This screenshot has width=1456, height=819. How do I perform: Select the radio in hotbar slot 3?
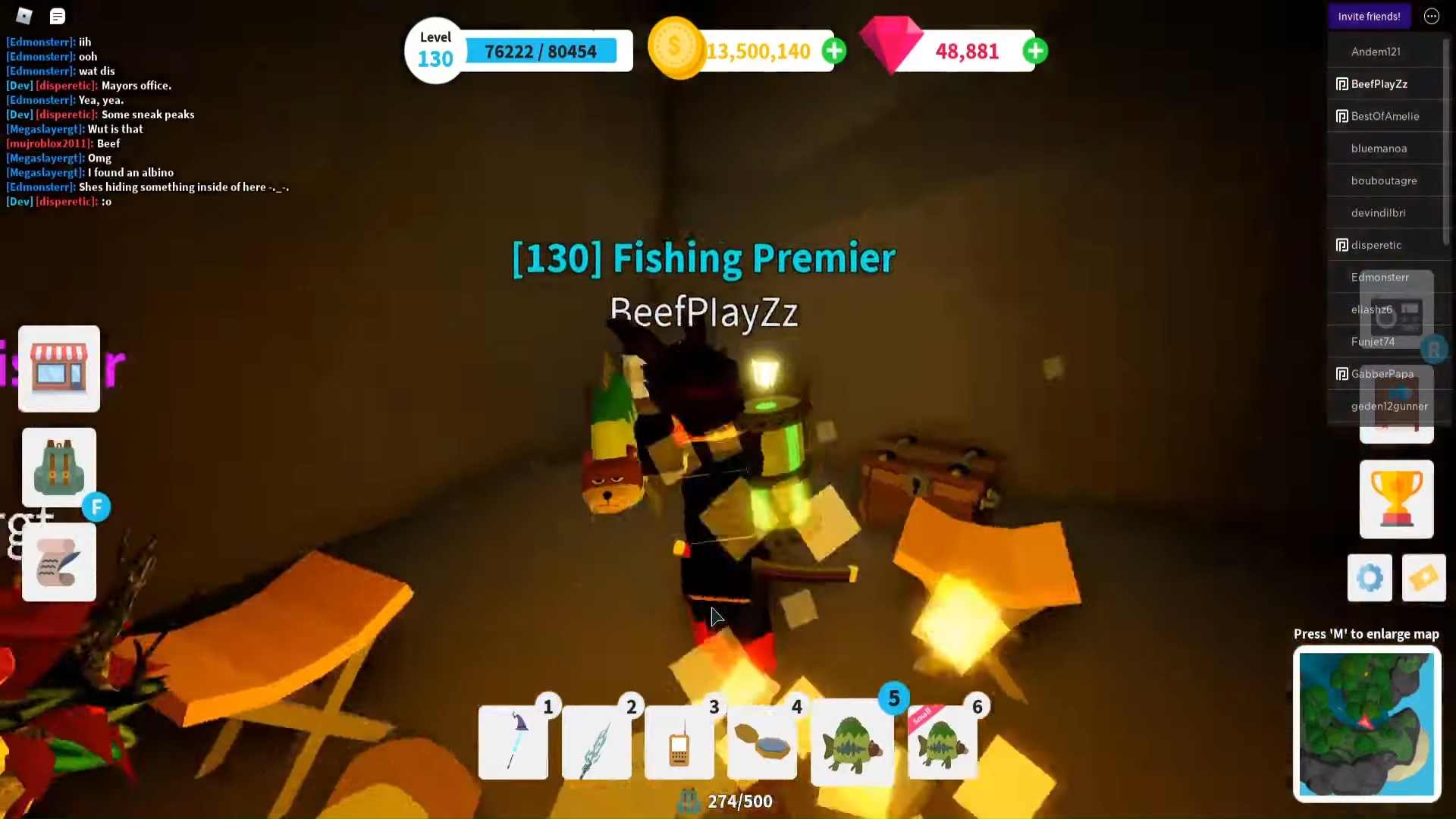[679, 743]
